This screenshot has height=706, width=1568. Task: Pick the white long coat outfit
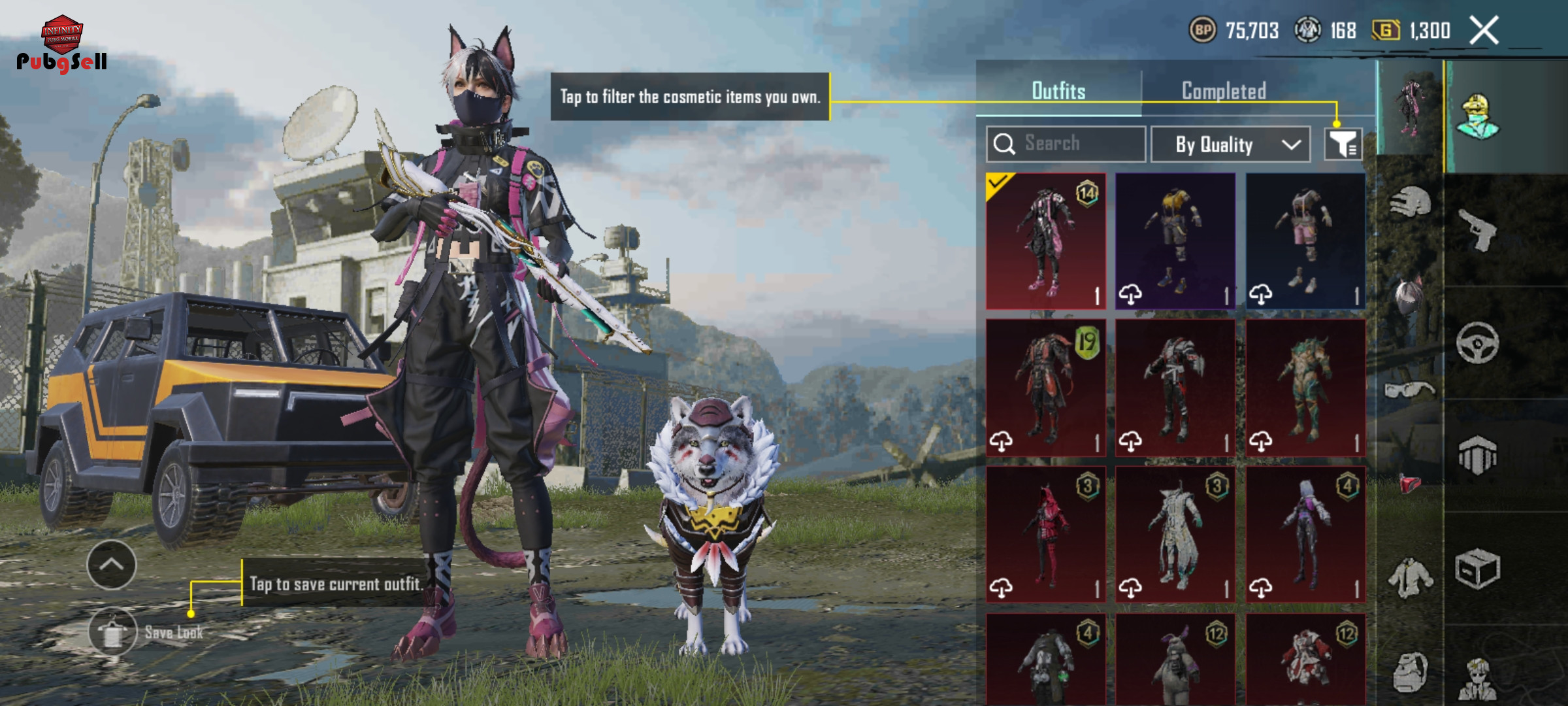(1175, 534)
